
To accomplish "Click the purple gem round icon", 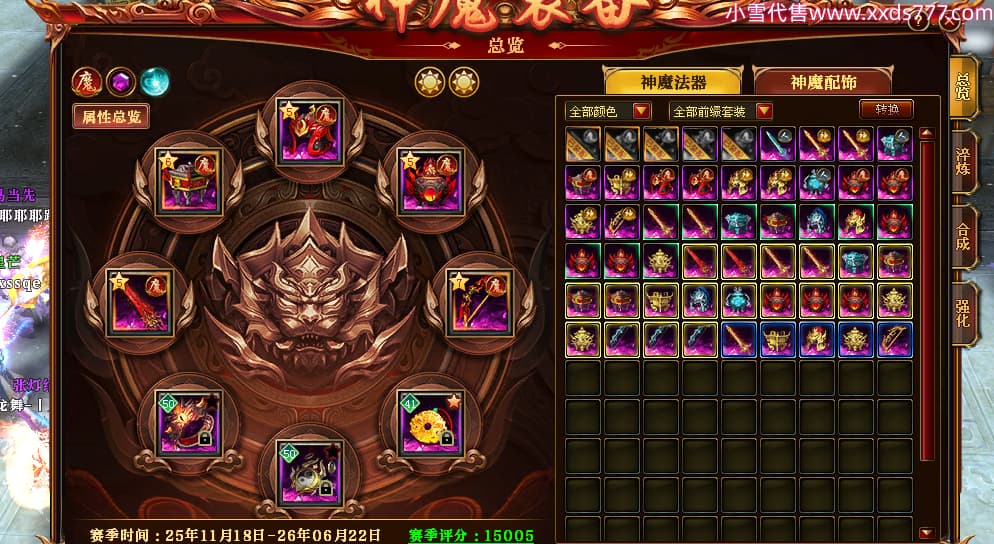I will (120, 82).
